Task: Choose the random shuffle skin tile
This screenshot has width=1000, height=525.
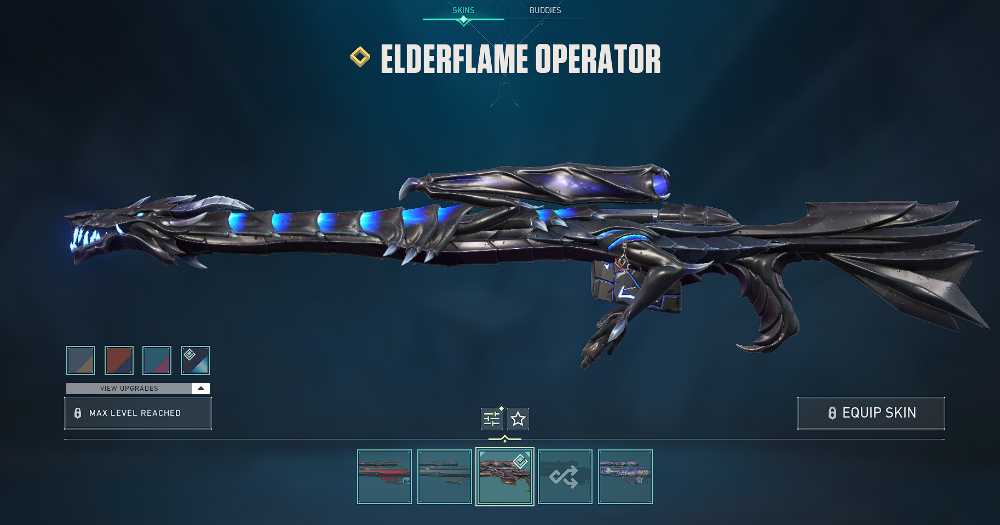Action: (x=564, y=476)
